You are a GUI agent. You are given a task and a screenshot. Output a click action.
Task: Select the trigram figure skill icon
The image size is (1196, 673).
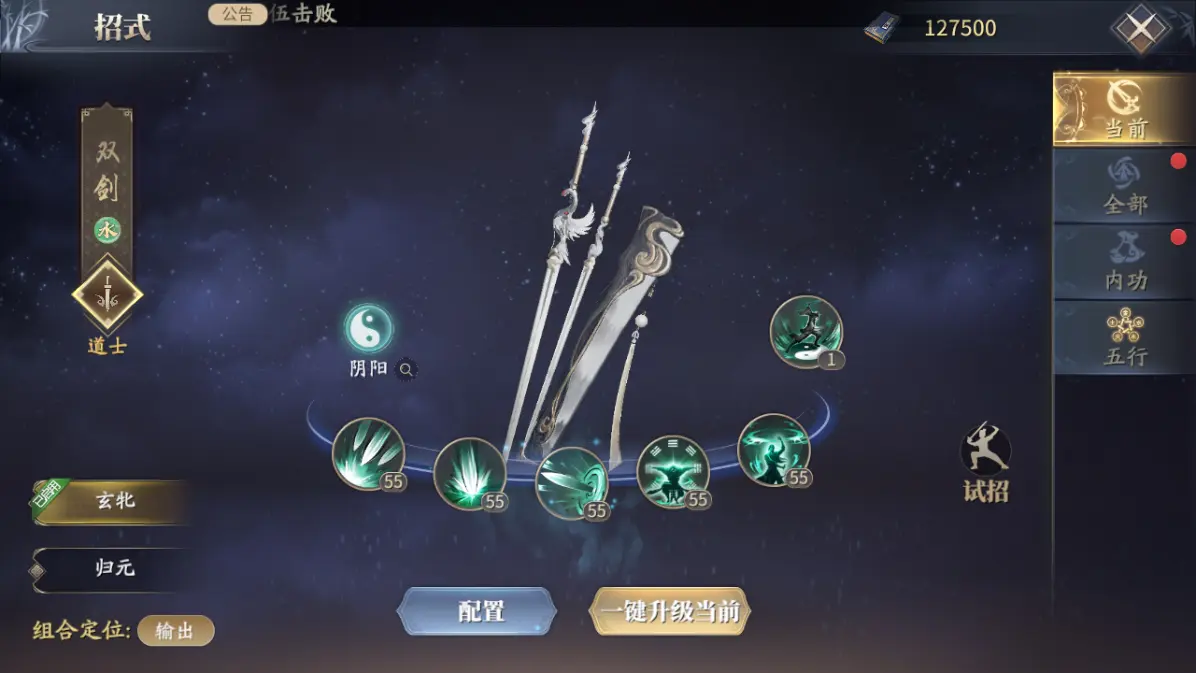coord(672,471)
